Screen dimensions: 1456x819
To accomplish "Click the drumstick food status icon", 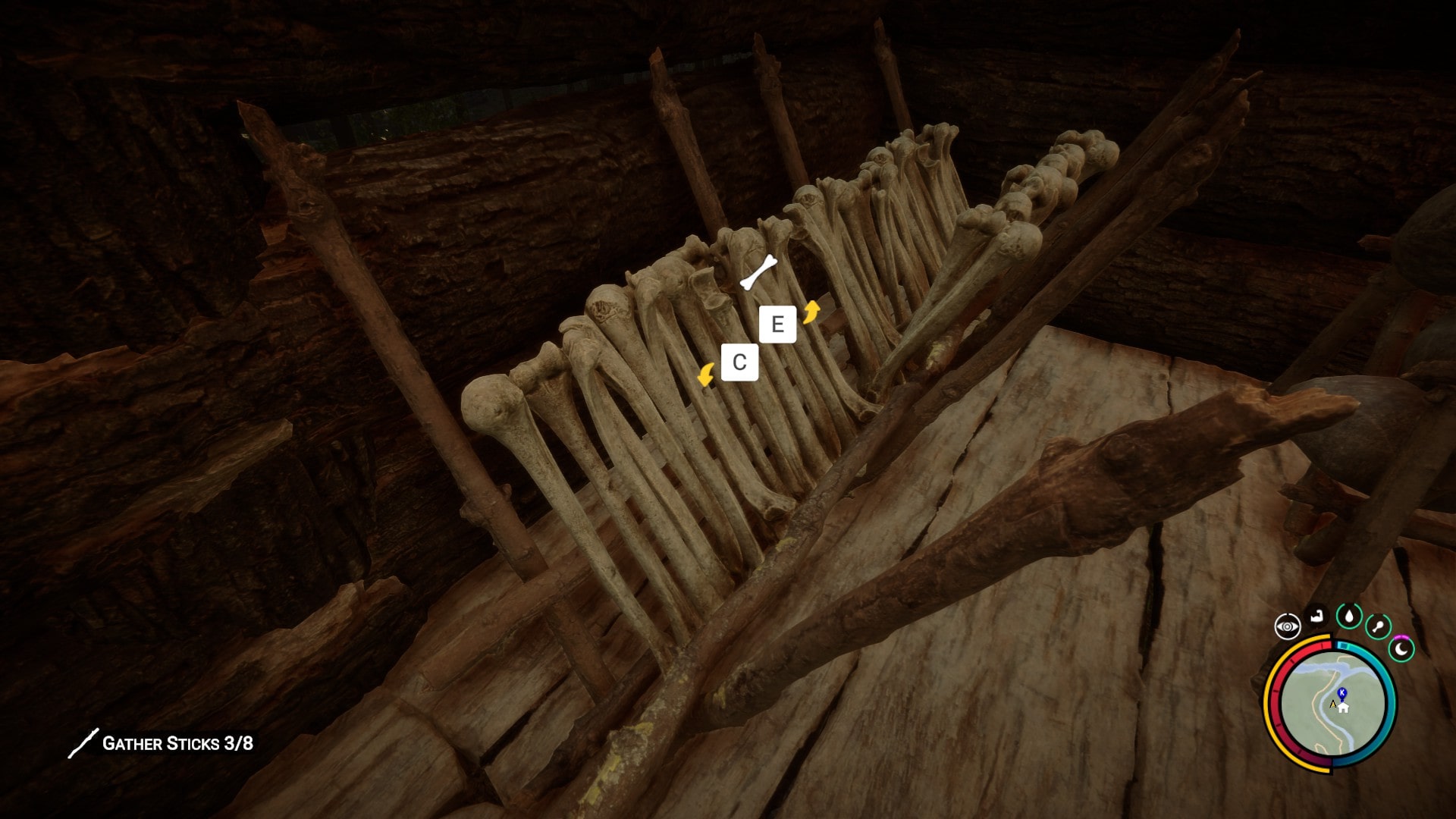I will pyautogui.click(x=1379, y=626).
